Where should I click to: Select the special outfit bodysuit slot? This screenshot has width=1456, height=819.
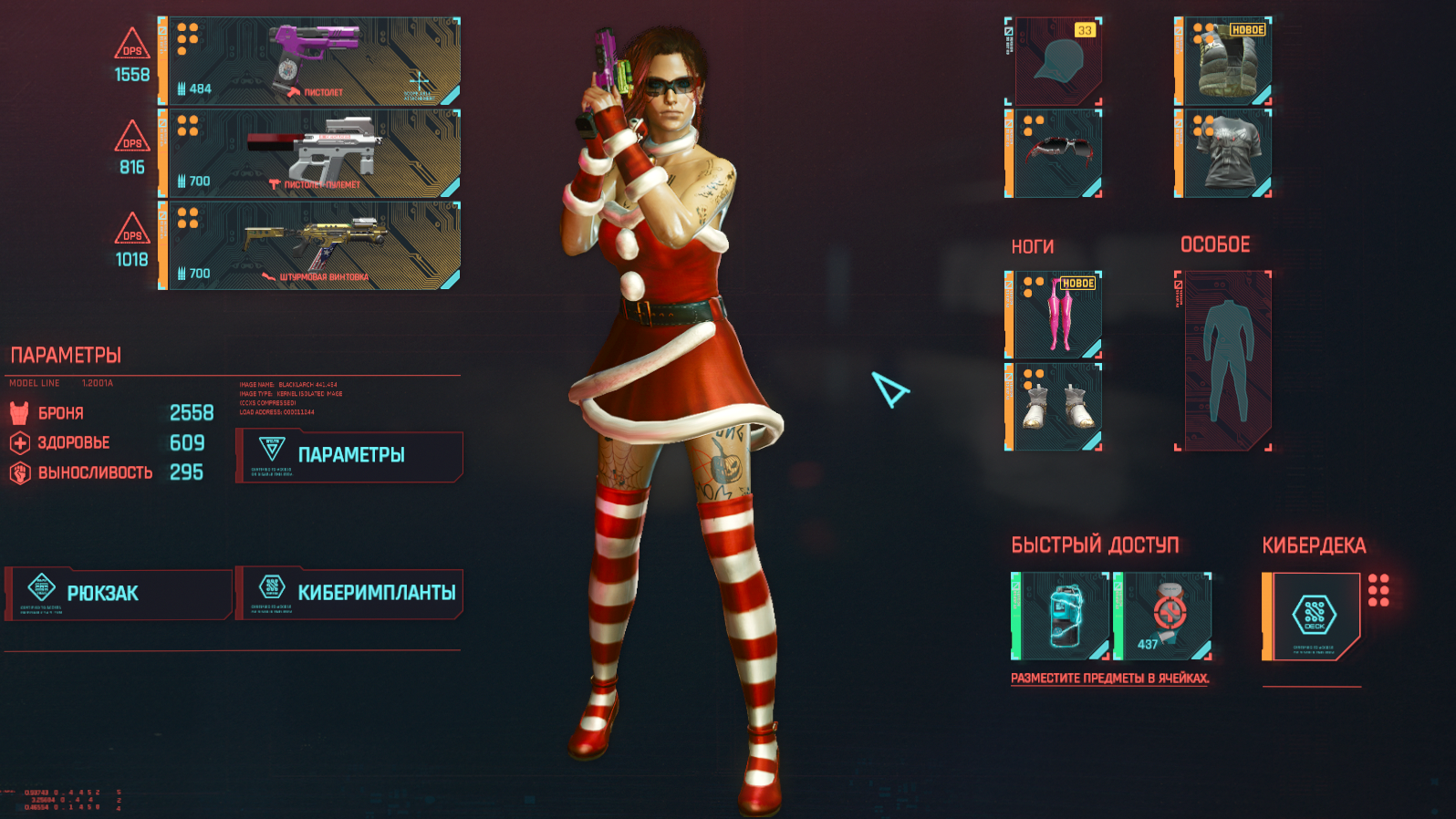(1224, 360)
